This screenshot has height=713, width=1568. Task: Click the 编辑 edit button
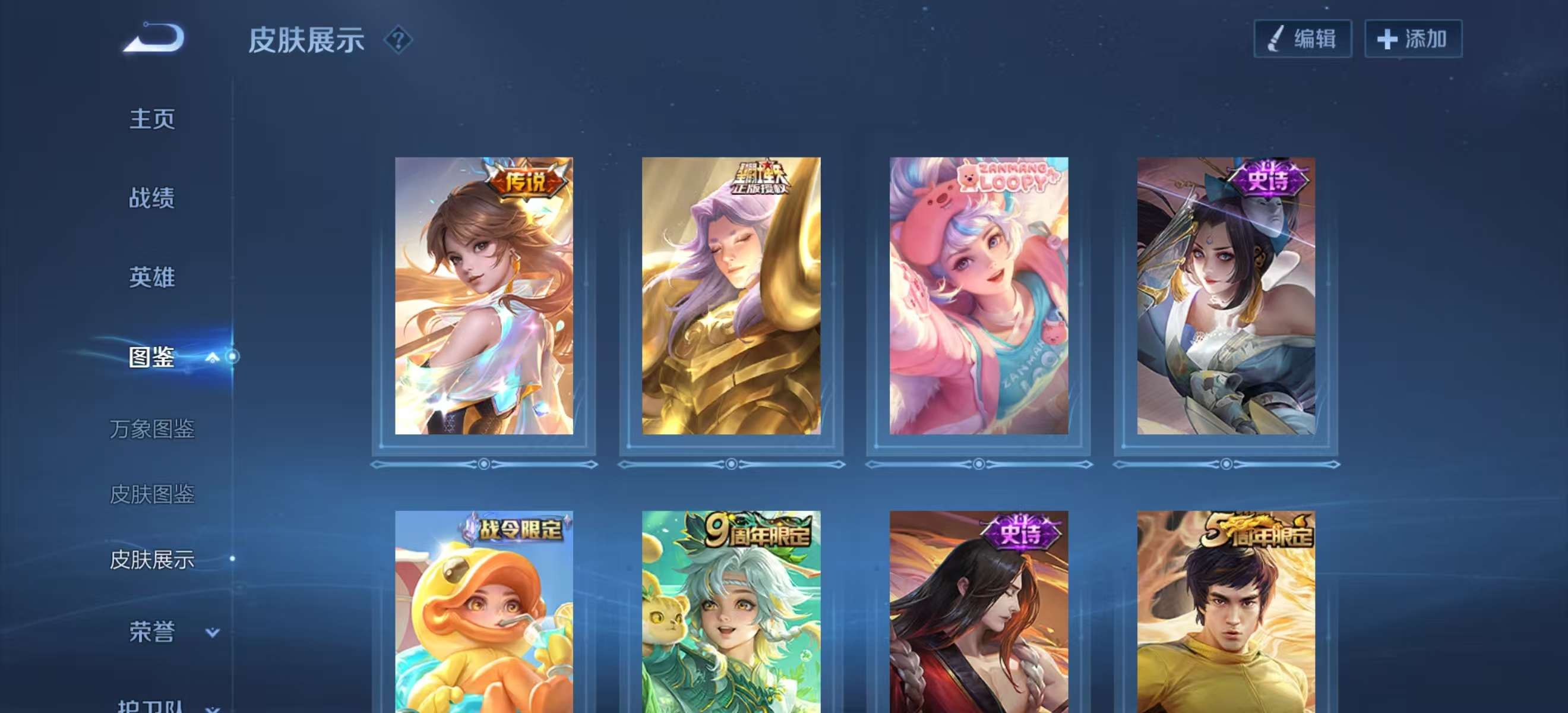(x=1303, y=39)
